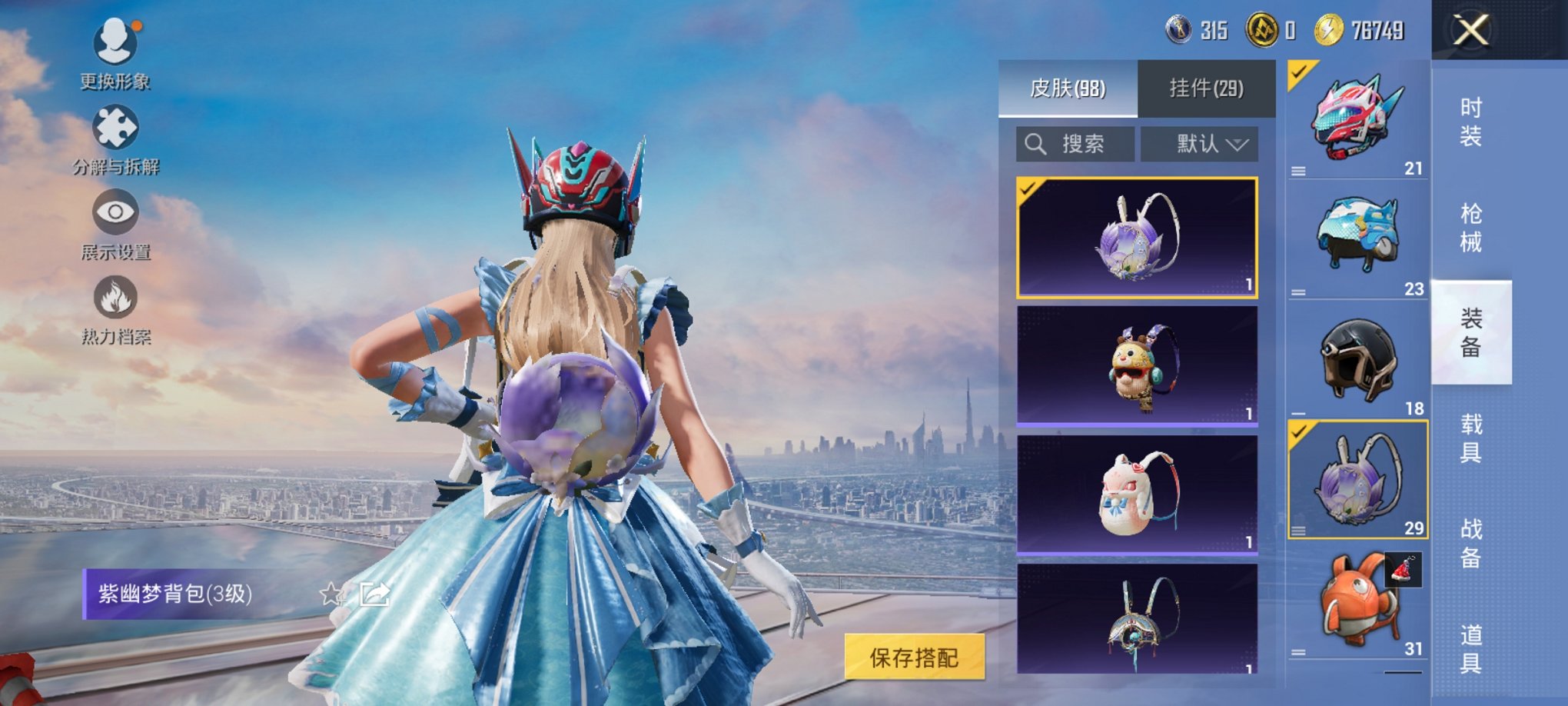Switch to the 挂件(29) charms tab
Viewport: 1568px width, 706px height.
1205,88
